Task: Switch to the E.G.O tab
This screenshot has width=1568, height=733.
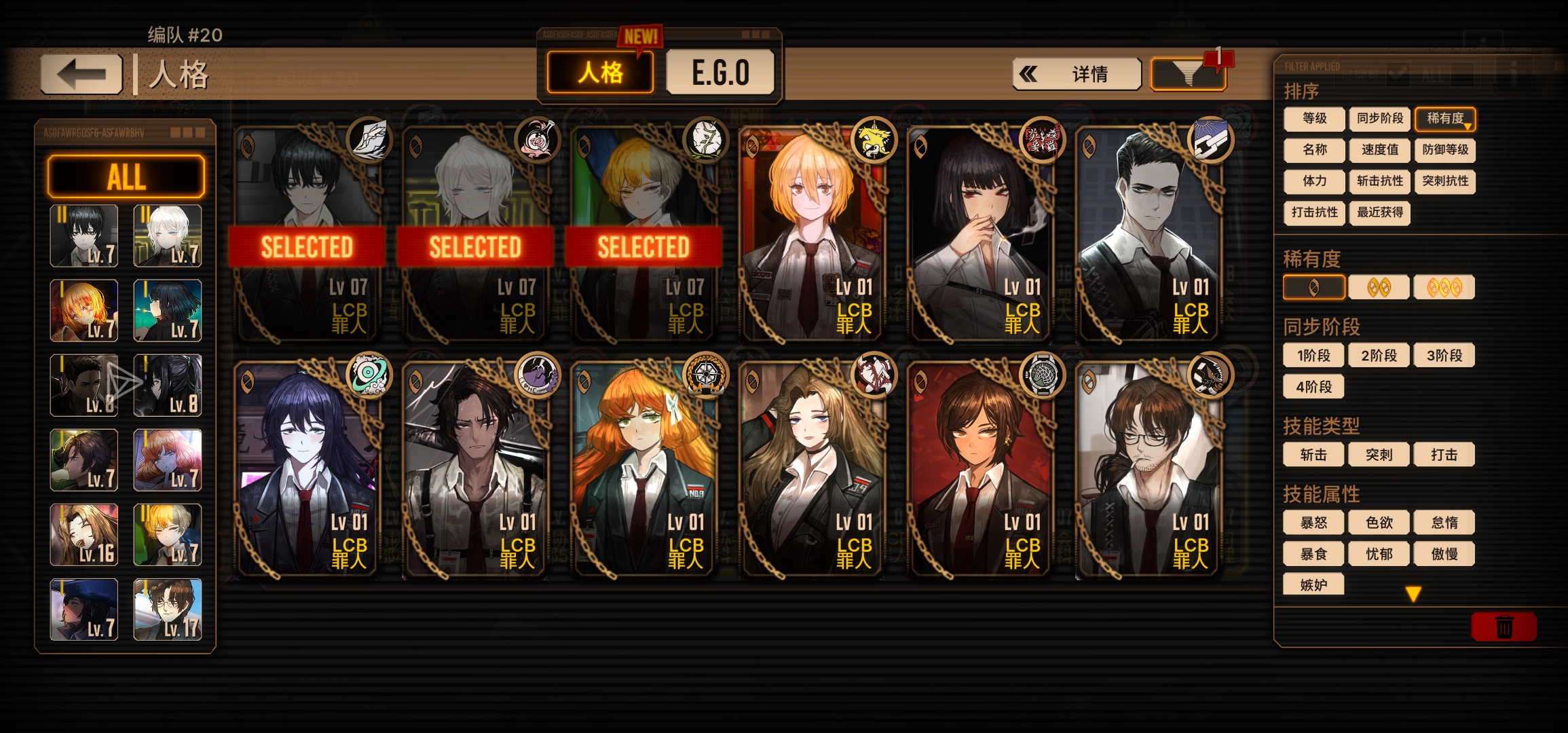Action: [720, 73]
